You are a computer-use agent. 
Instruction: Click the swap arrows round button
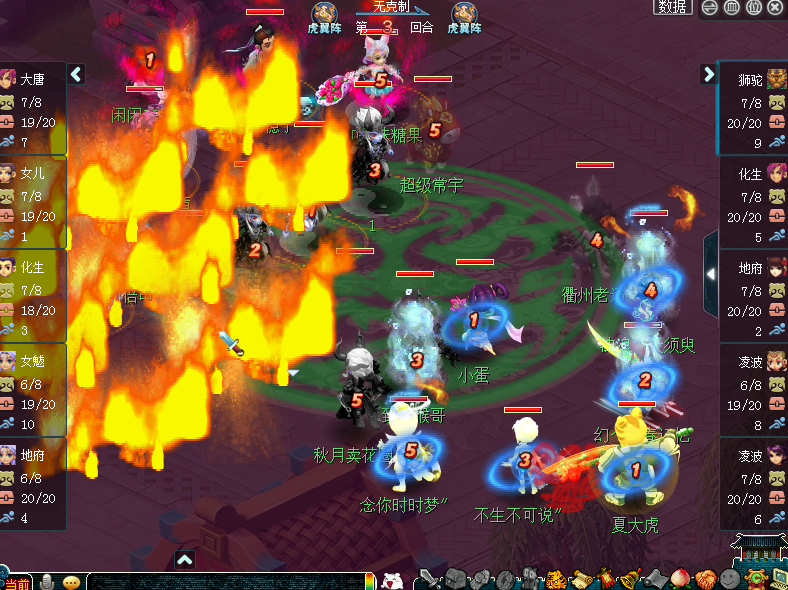(710, 7)
